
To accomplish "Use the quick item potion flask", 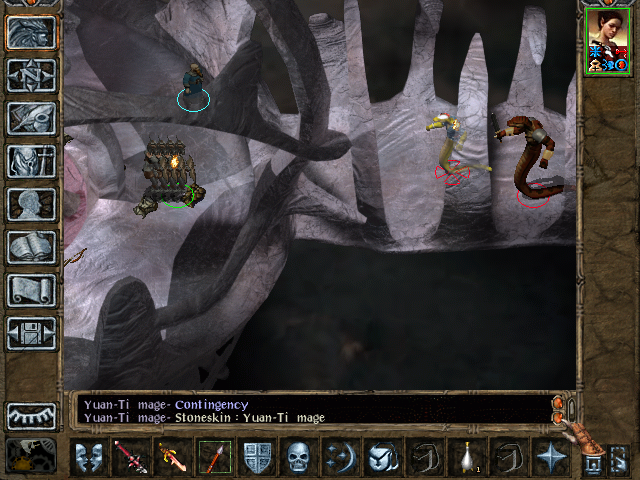I will [x=467, y=457].
